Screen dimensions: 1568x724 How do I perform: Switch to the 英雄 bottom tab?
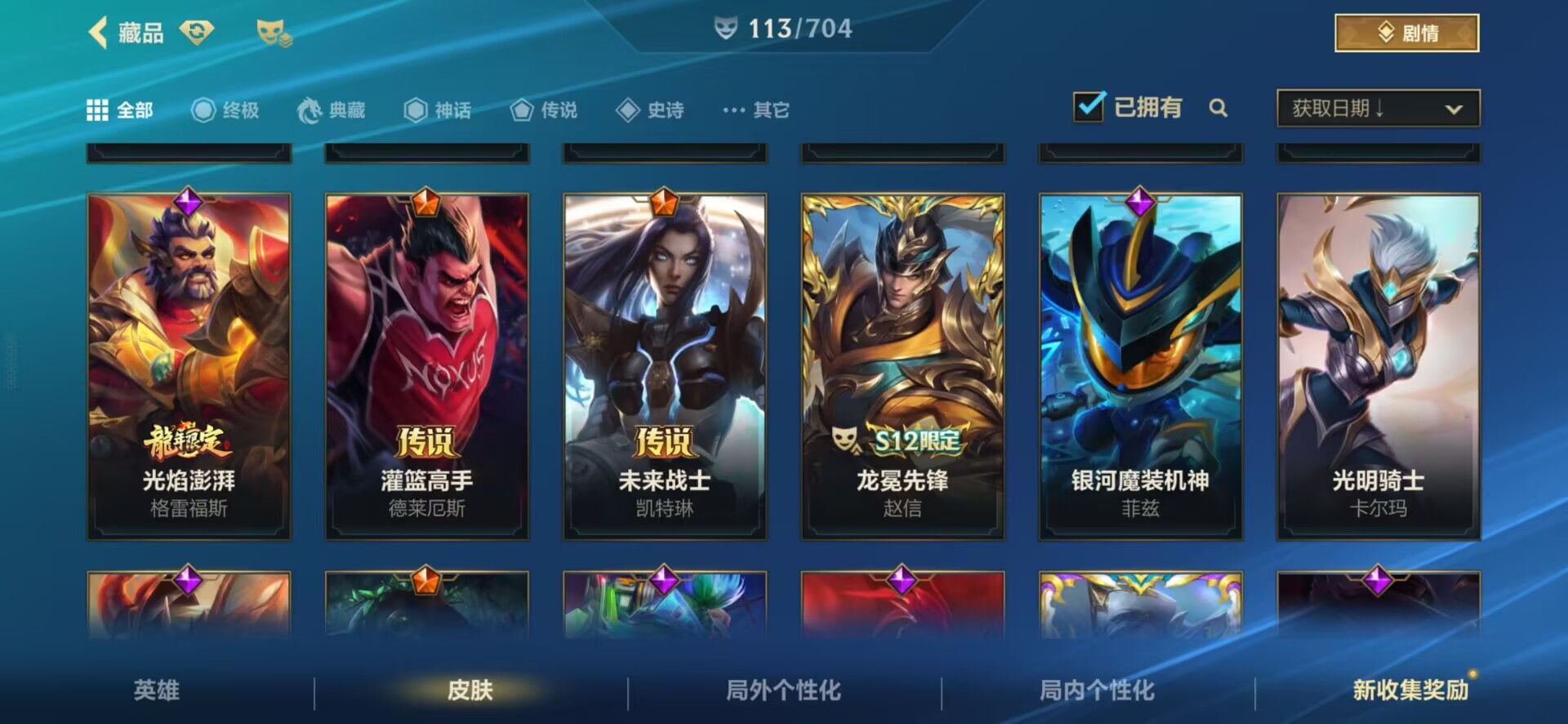point(156,690)
